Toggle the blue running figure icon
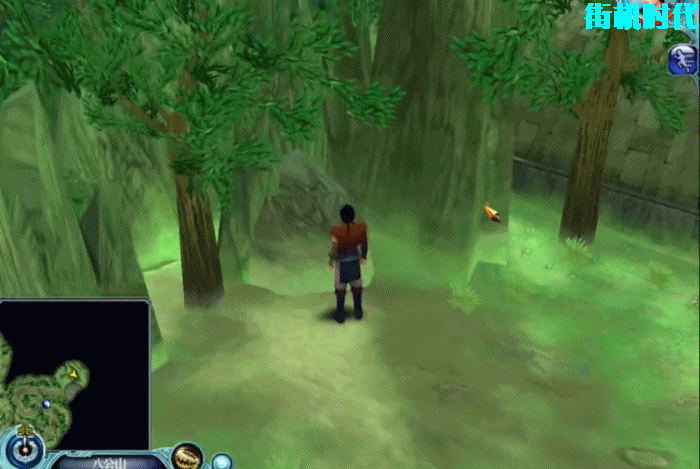700x469 pixels. [x=683, y=59]
